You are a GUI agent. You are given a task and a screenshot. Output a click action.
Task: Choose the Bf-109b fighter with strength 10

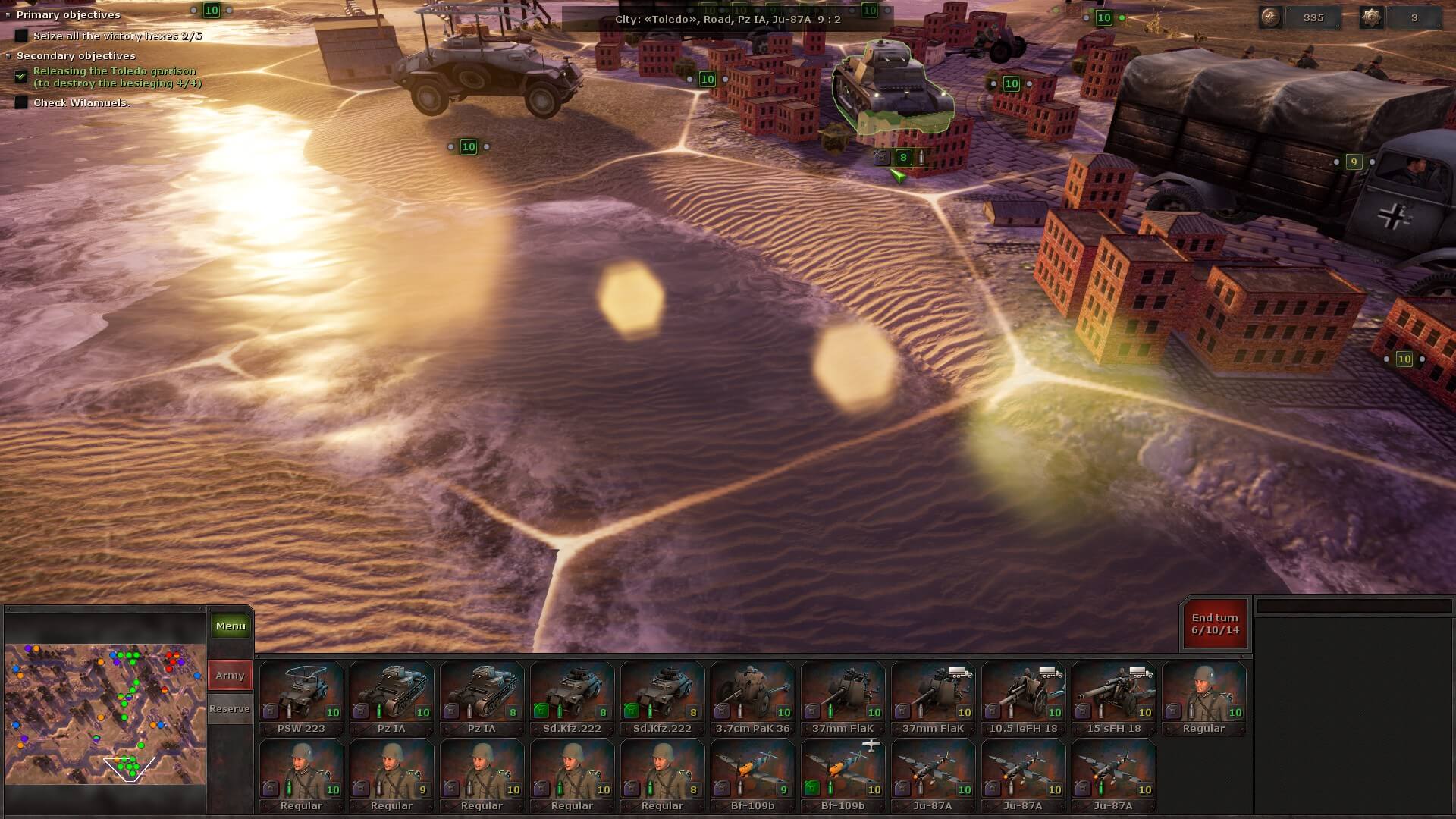843,775
